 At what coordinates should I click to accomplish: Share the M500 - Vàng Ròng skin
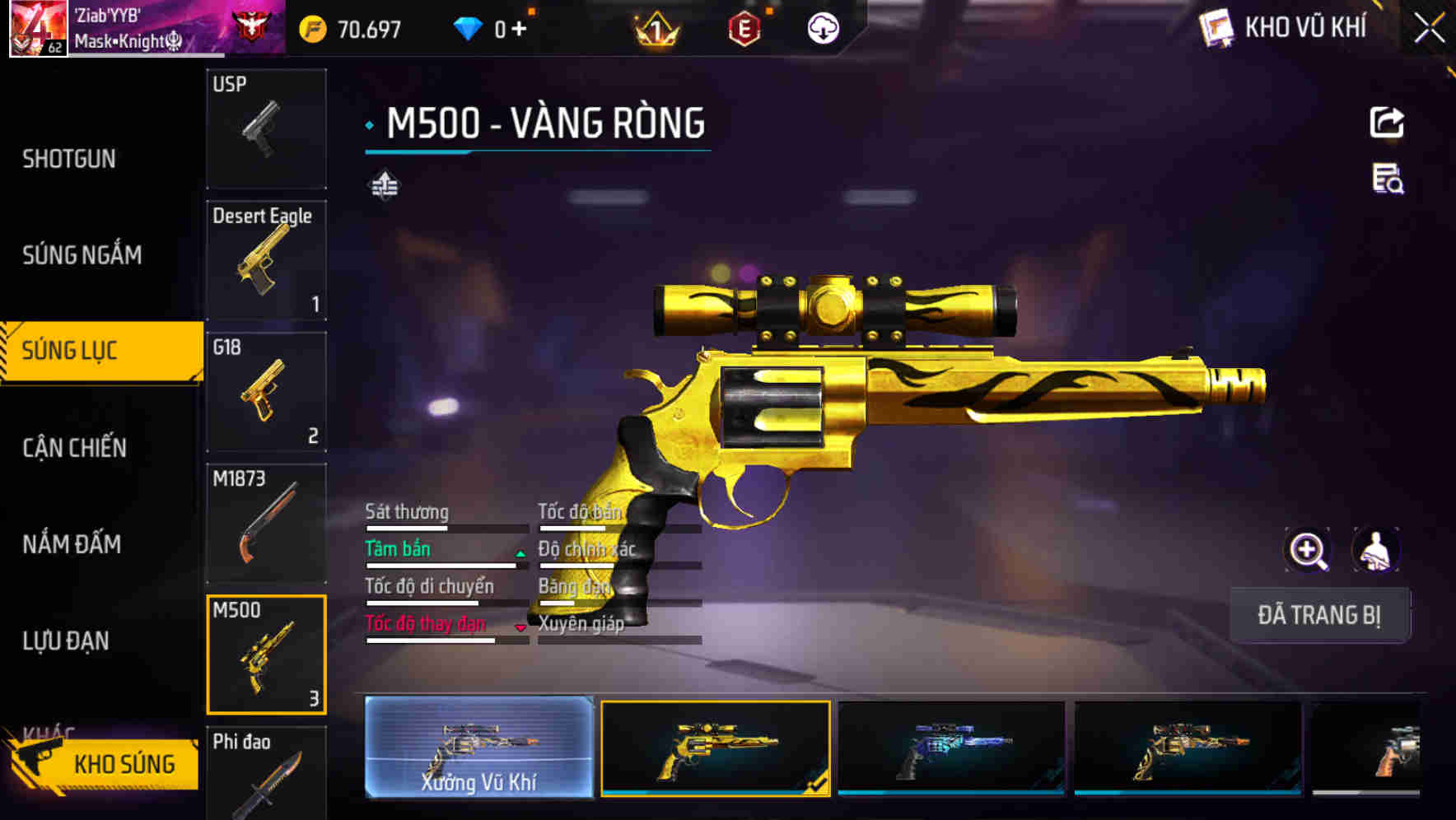point(1388,121)
